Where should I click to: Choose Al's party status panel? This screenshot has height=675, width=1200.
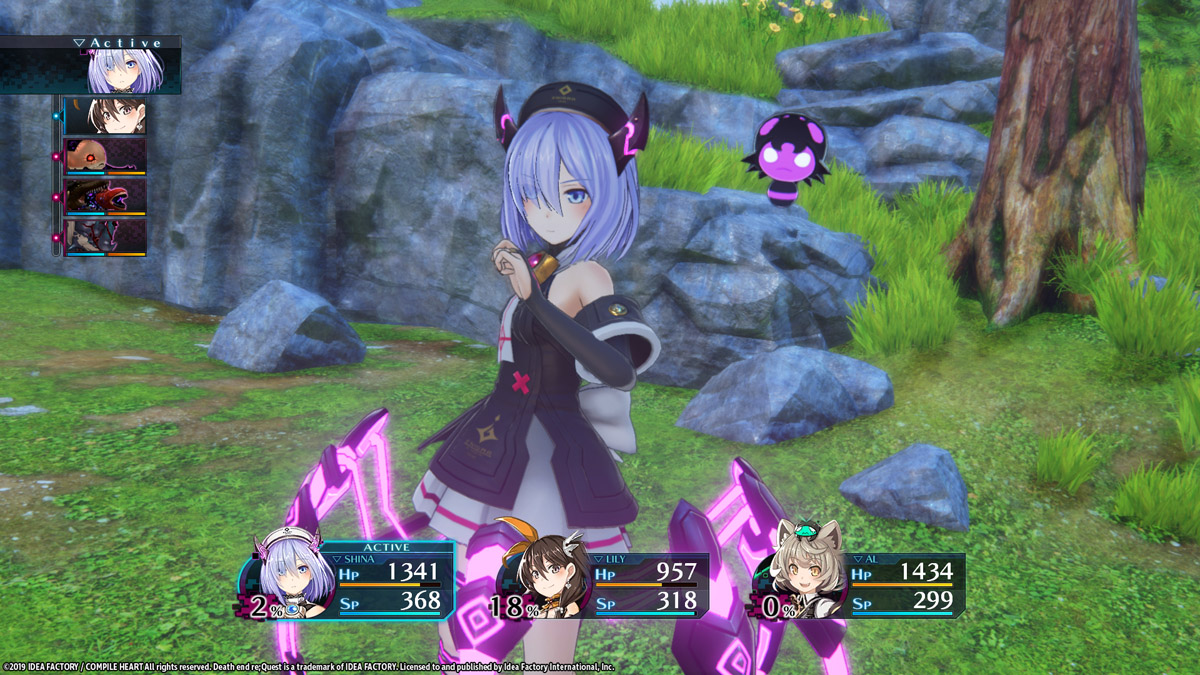[862, 587]
